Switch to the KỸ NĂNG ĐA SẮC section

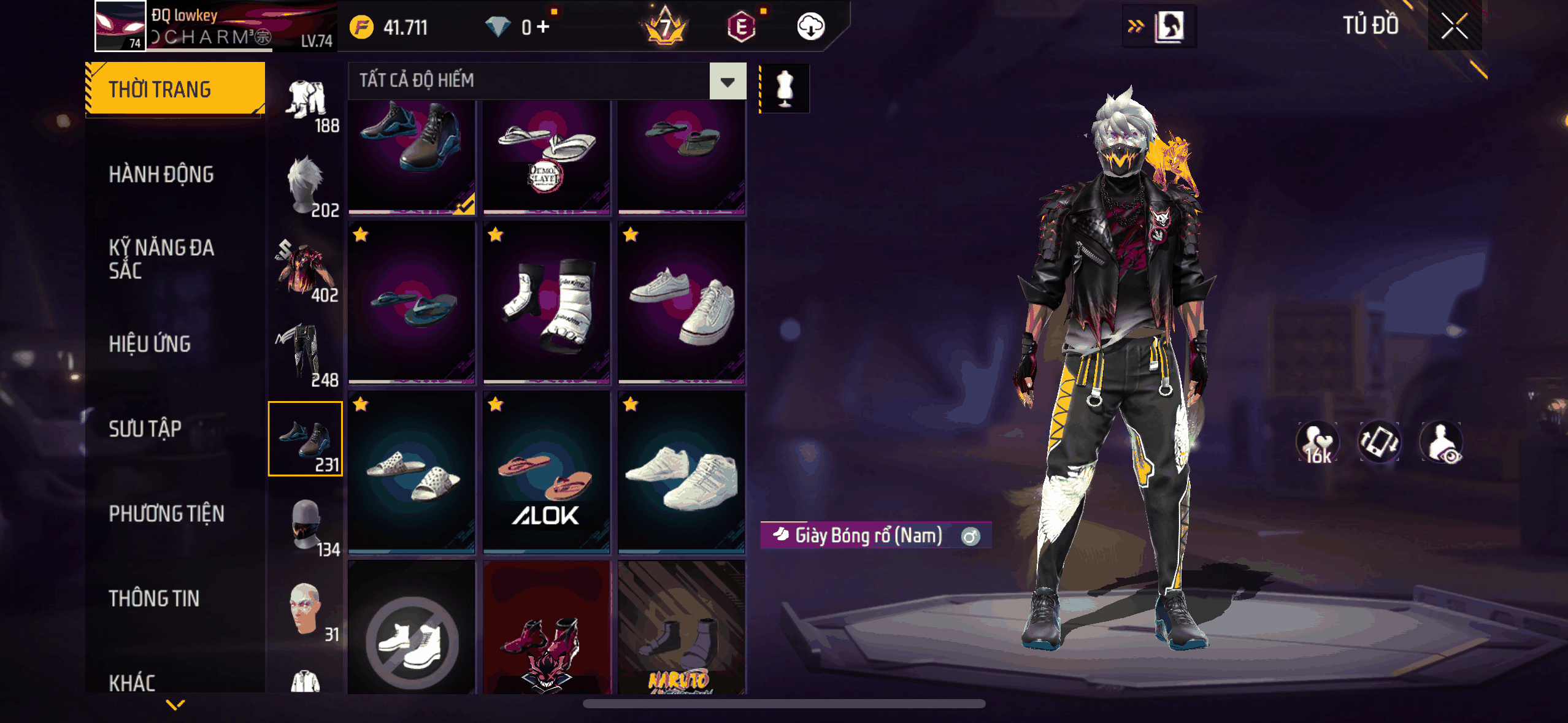(161, 259)
